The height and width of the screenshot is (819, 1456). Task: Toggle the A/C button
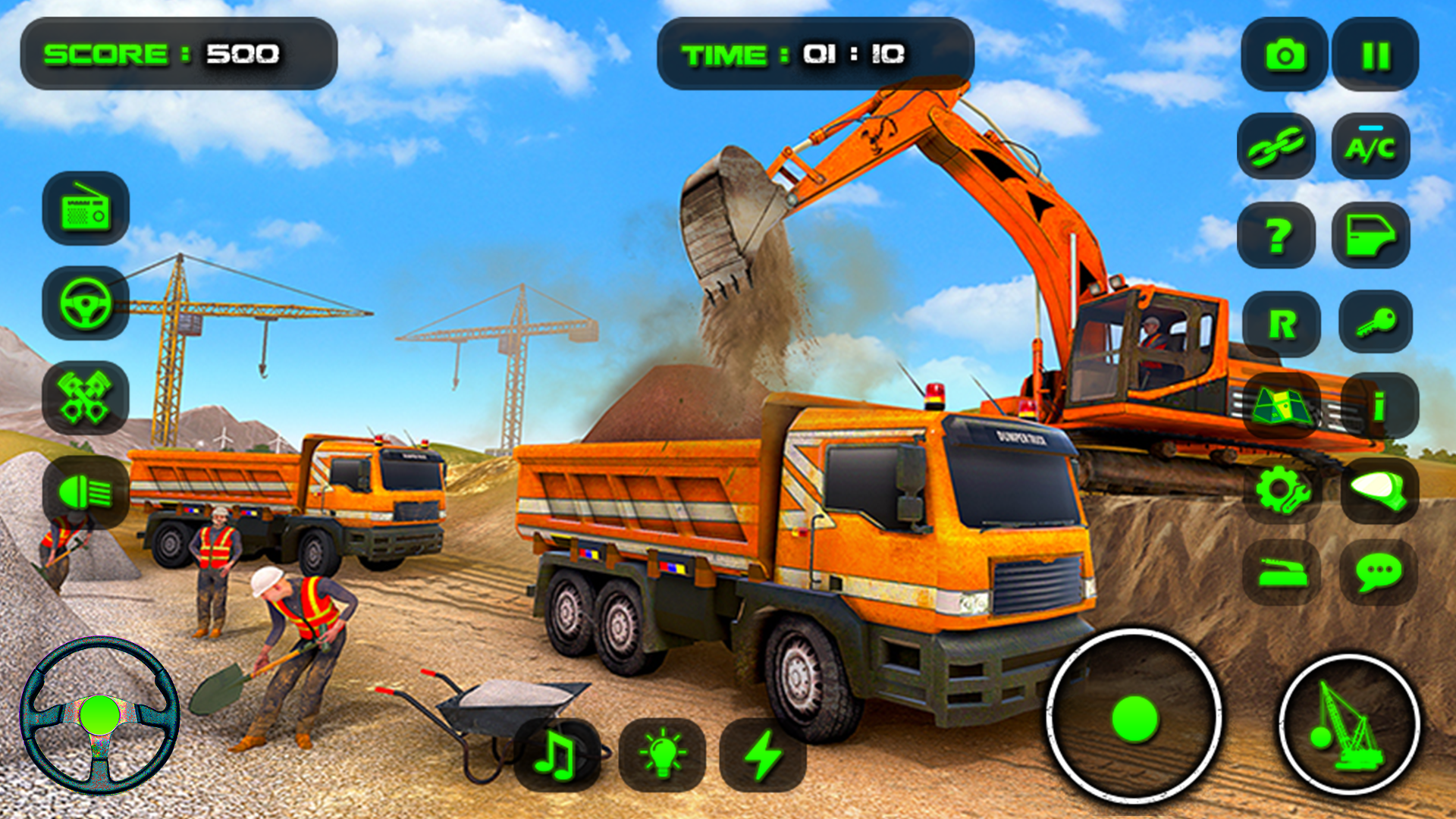click(x=1370, y=147)
